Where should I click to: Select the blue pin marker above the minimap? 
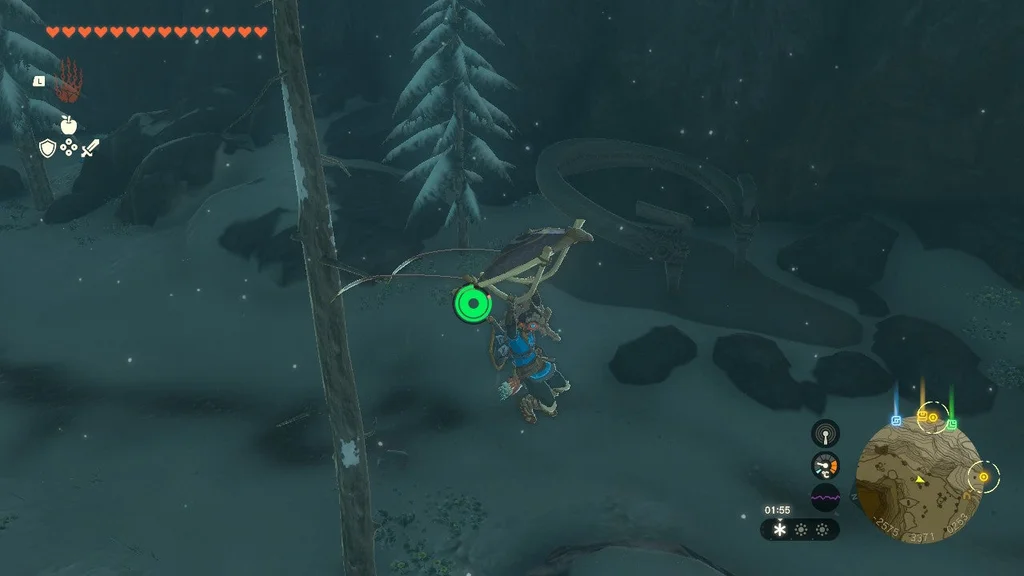pos(896,421)
